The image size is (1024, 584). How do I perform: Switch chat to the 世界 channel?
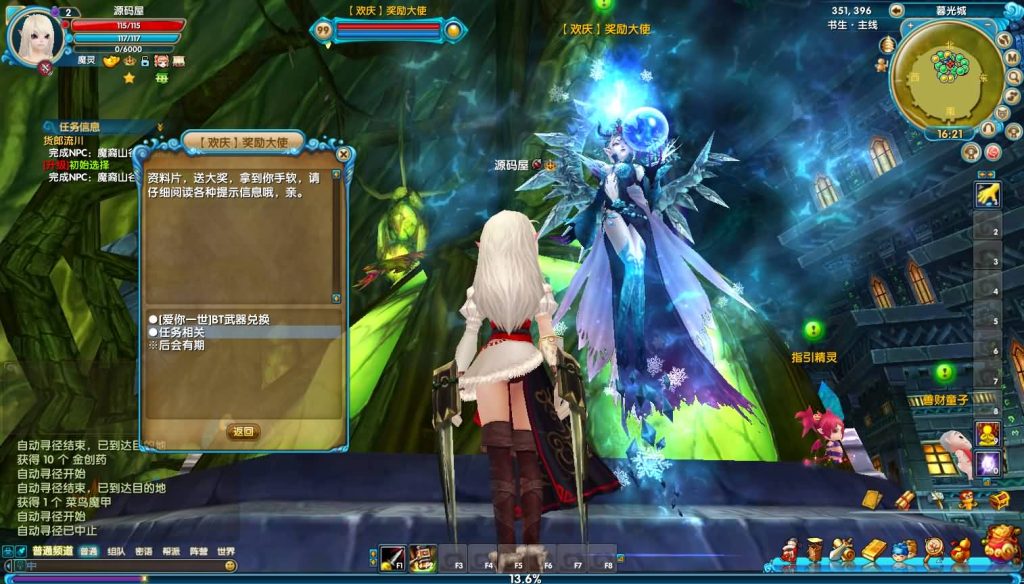(x=226, y=551)
